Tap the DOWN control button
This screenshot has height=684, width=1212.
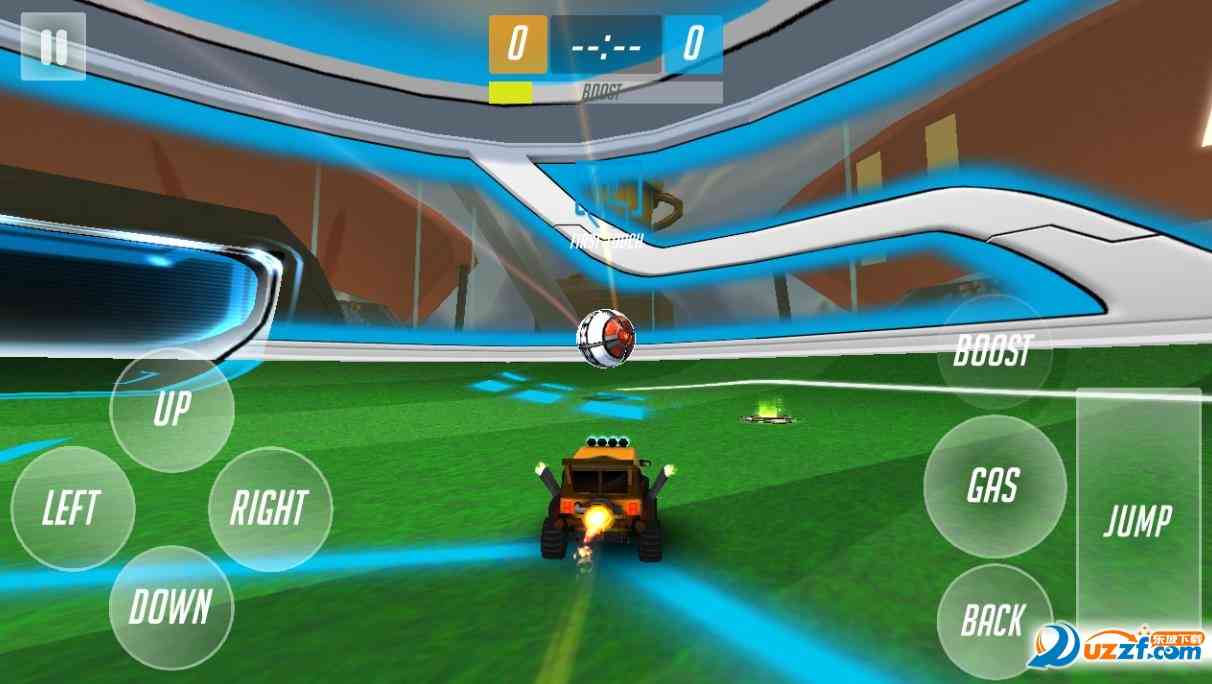(x=171, y=607)
